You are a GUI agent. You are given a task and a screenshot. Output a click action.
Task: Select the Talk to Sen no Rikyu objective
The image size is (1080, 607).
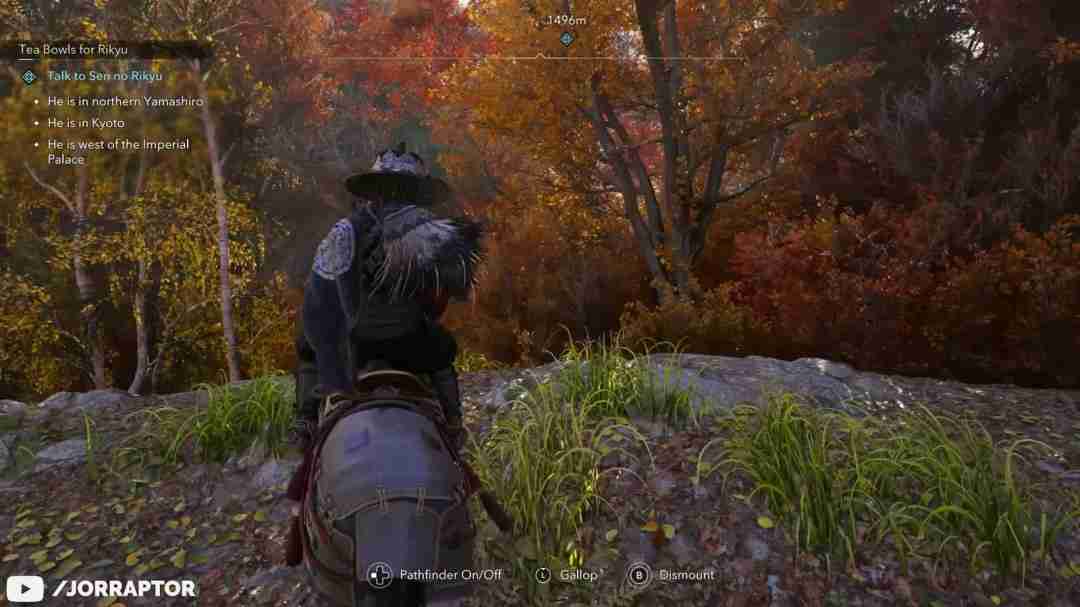104,76
